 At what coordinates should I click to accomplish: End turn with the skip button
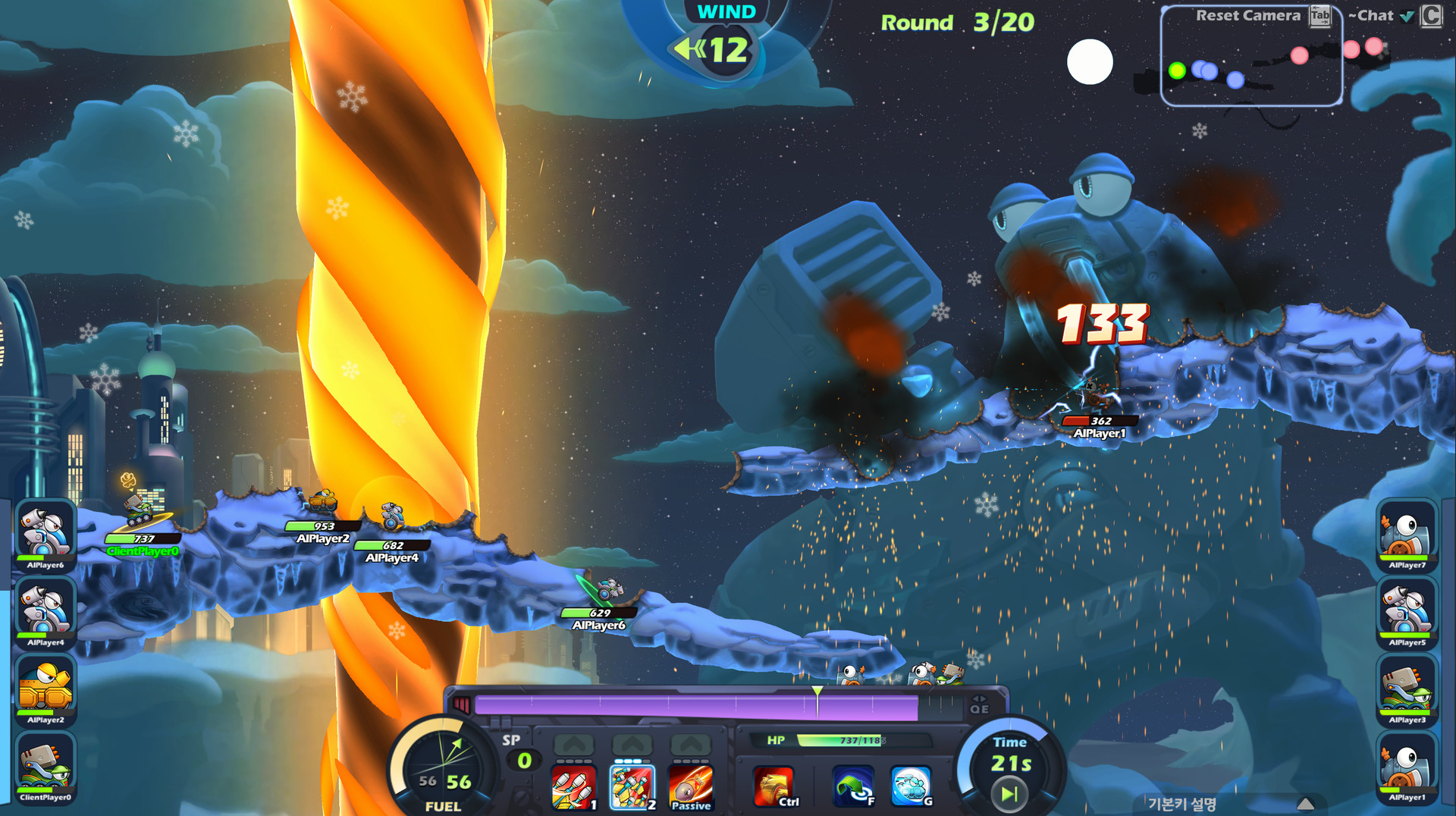[x=1009, y=794]
